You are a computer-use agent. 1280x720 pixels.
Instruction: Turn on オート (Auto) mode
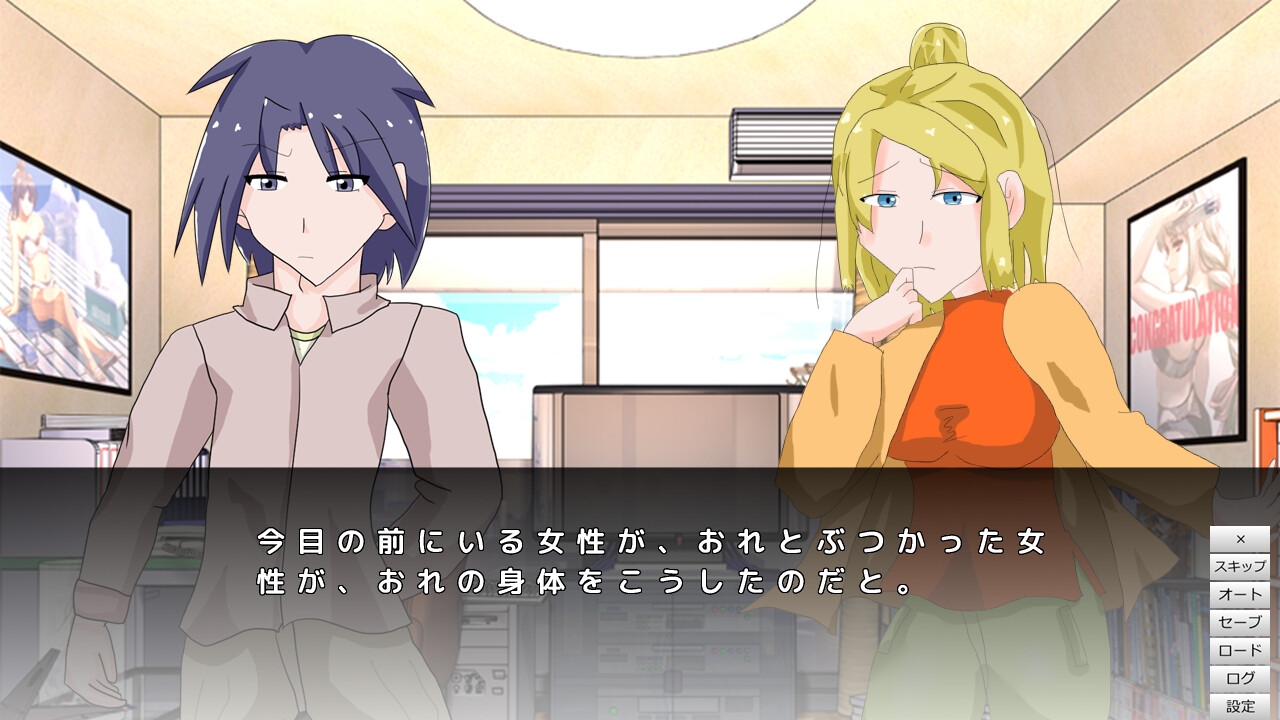[x=1240, y=595]
